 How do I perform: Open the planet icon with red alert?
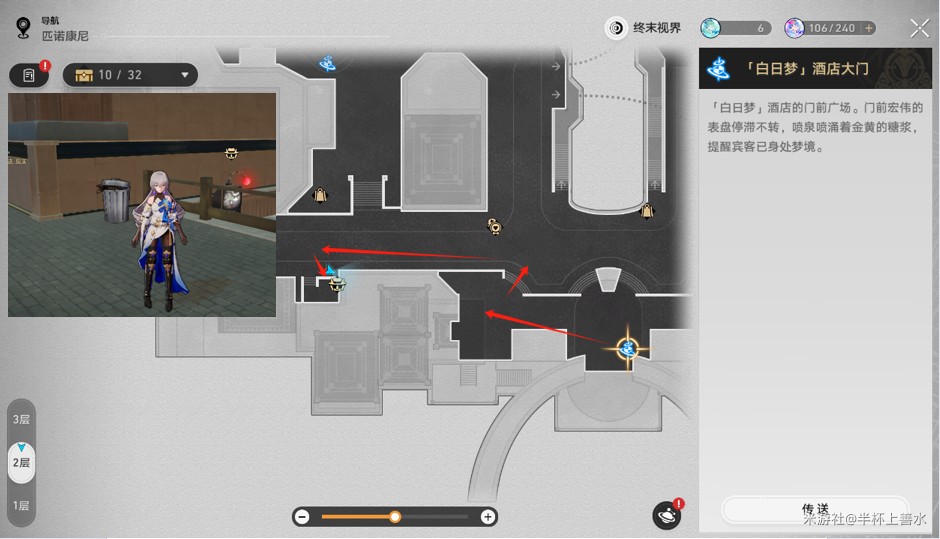tap(667, 515)
